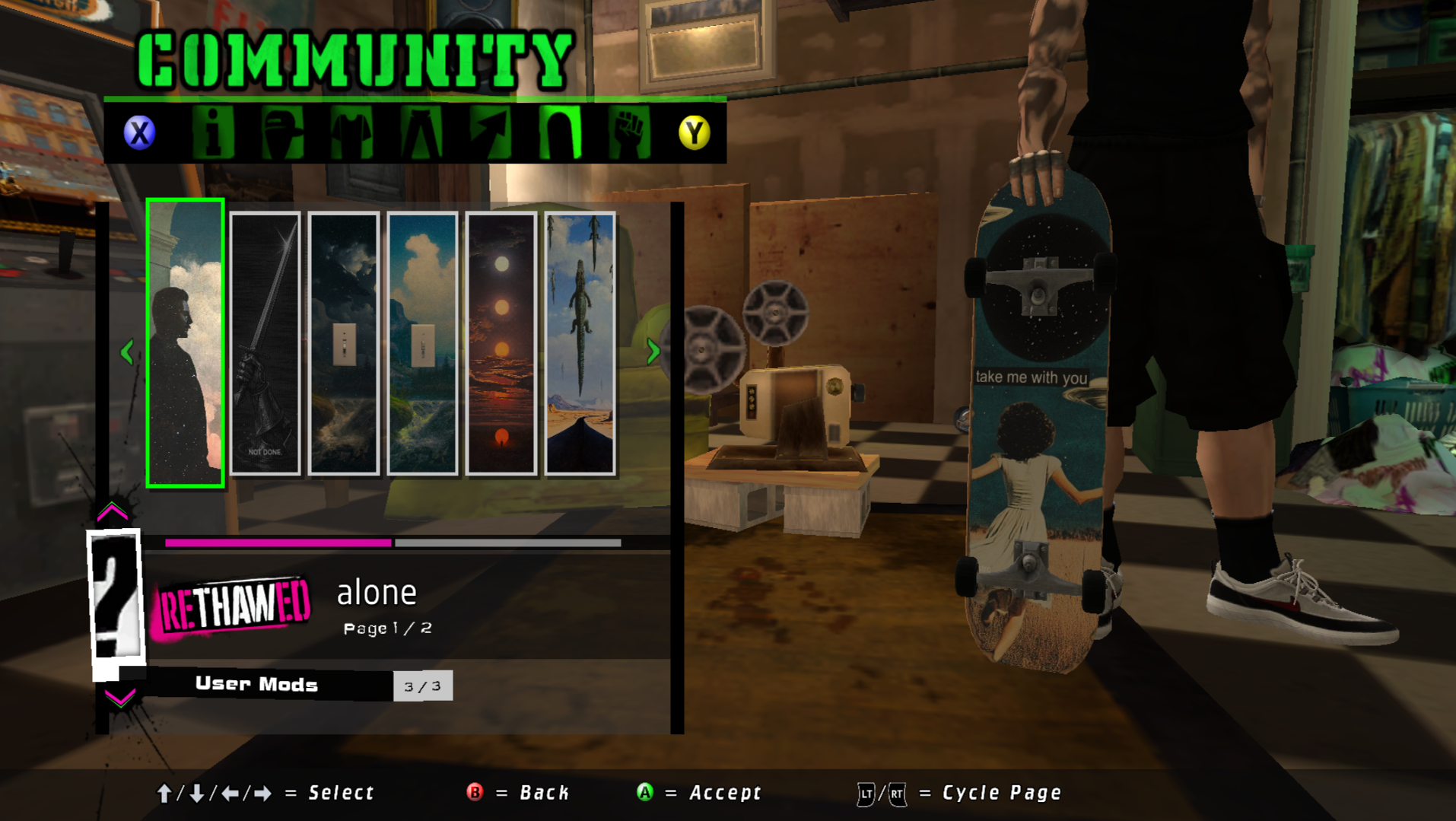Open the raised fist tab
Image resolution: width=1456 pixels, height=821 pixels.
(629, 133)
